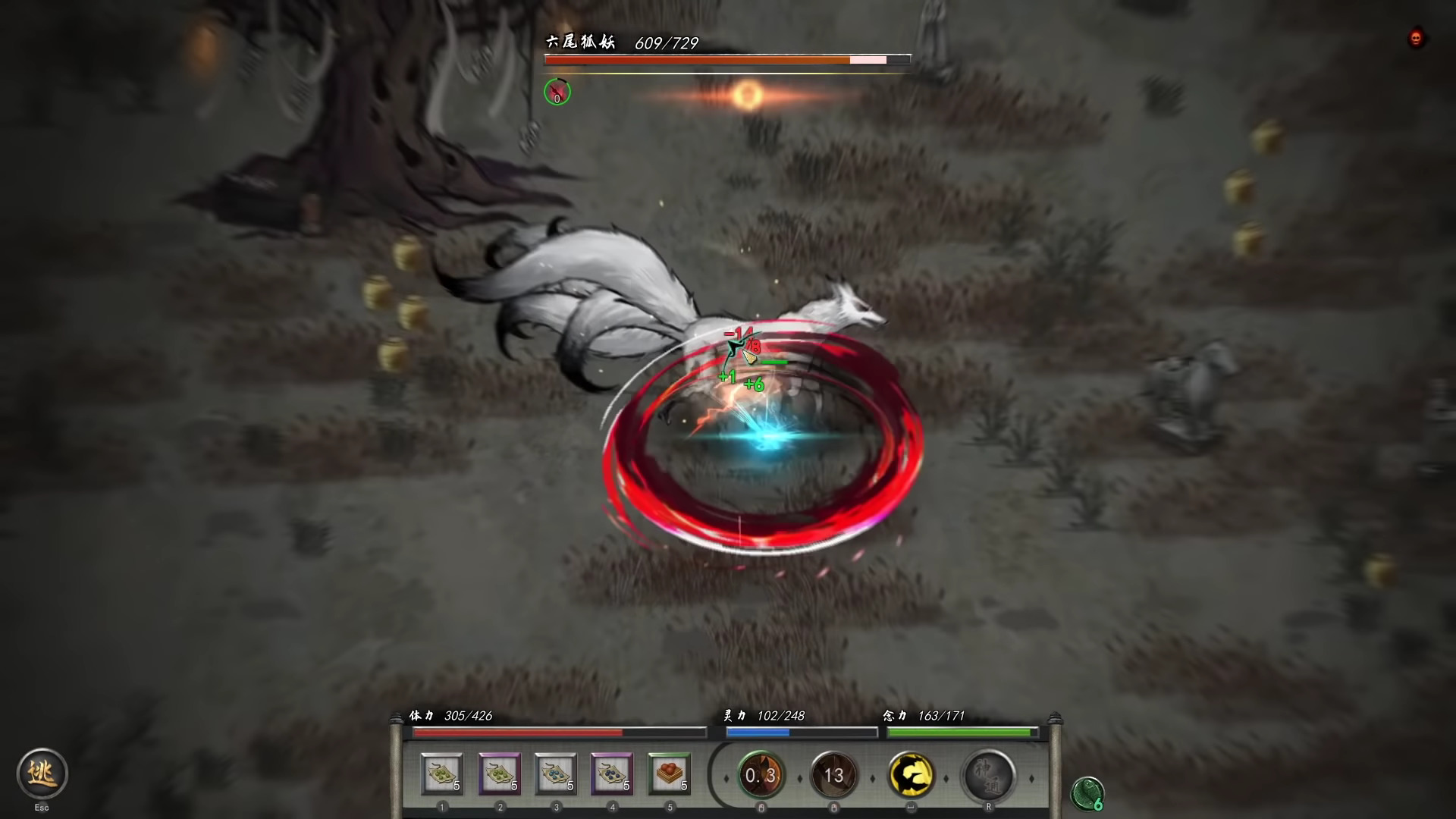Viewport: 1456px width, 819px height.
Task: Use the red fruit box item in slot 5
Action: coord(670,775)
